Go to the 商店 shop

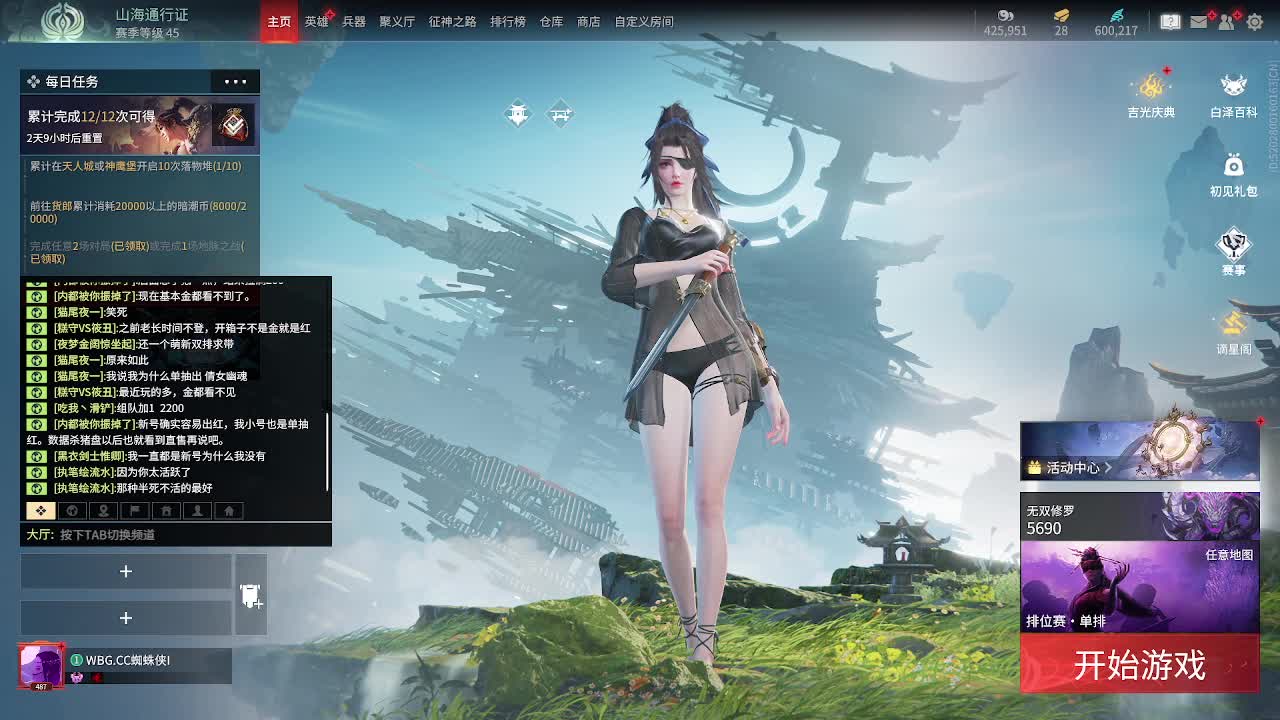click(x=589, y=21)
